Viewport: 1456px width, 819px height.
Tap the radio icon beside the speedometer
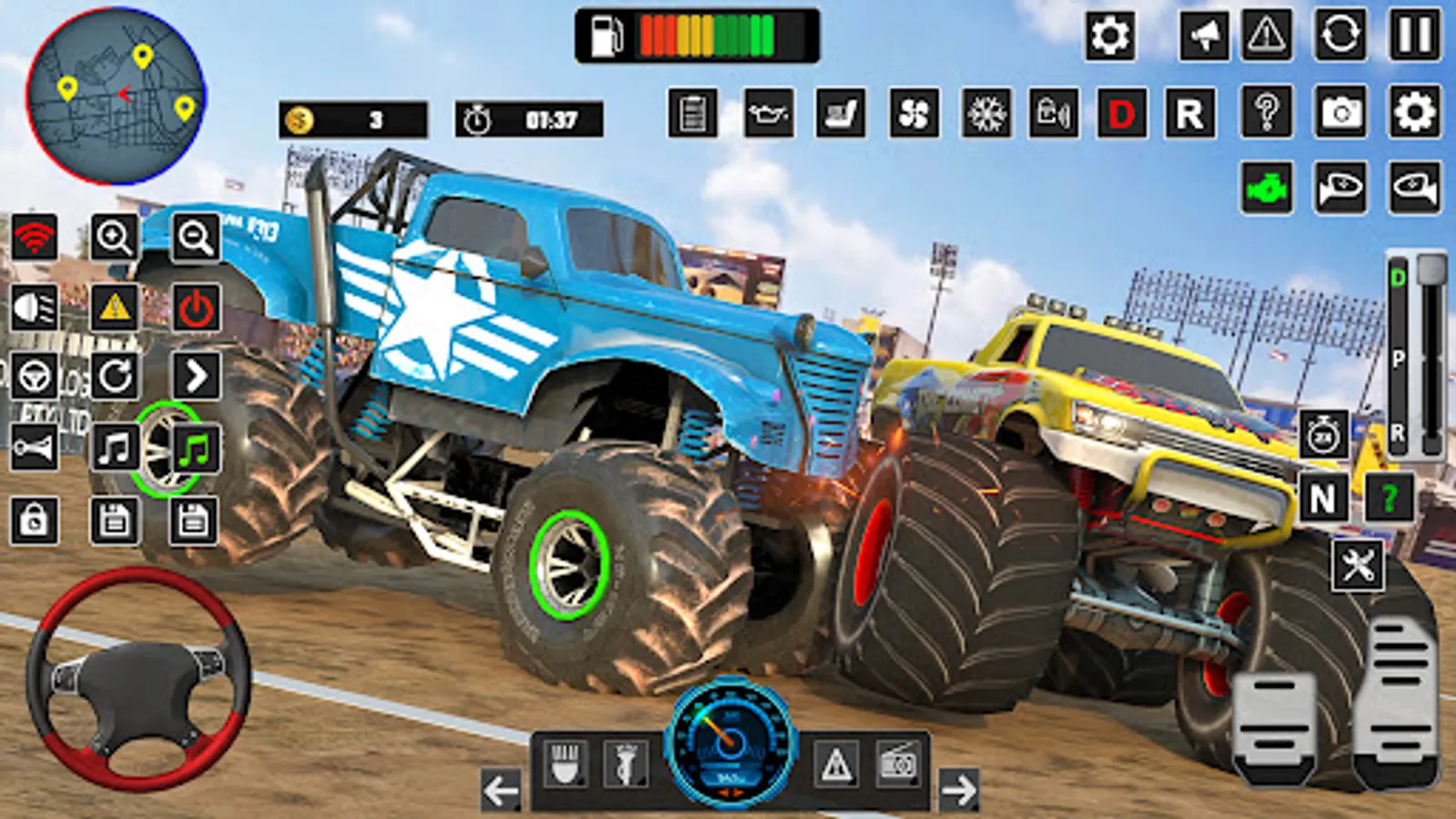coord(900,763)
